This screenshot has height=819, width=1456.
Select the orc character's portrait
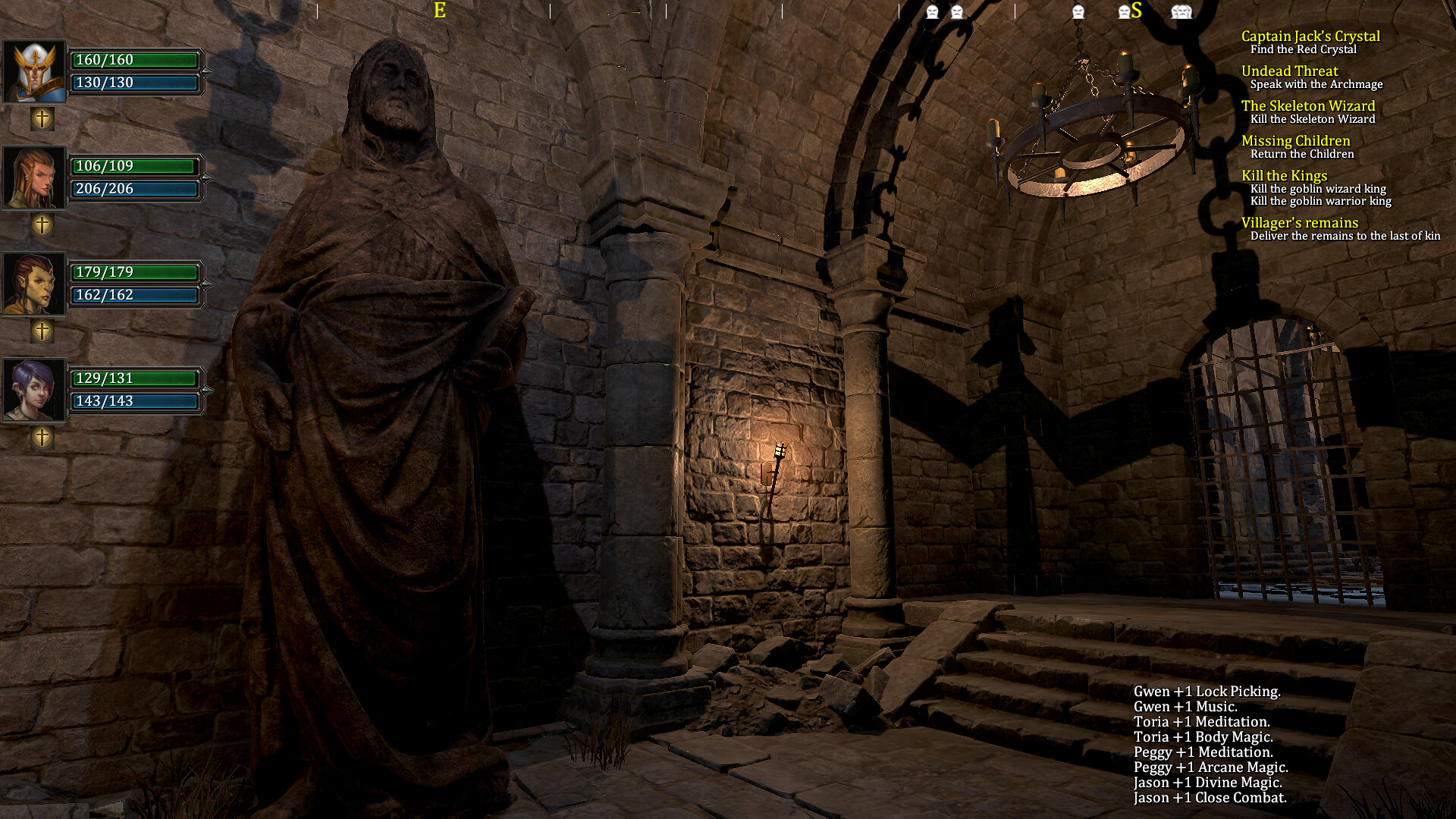coord(33,284)
